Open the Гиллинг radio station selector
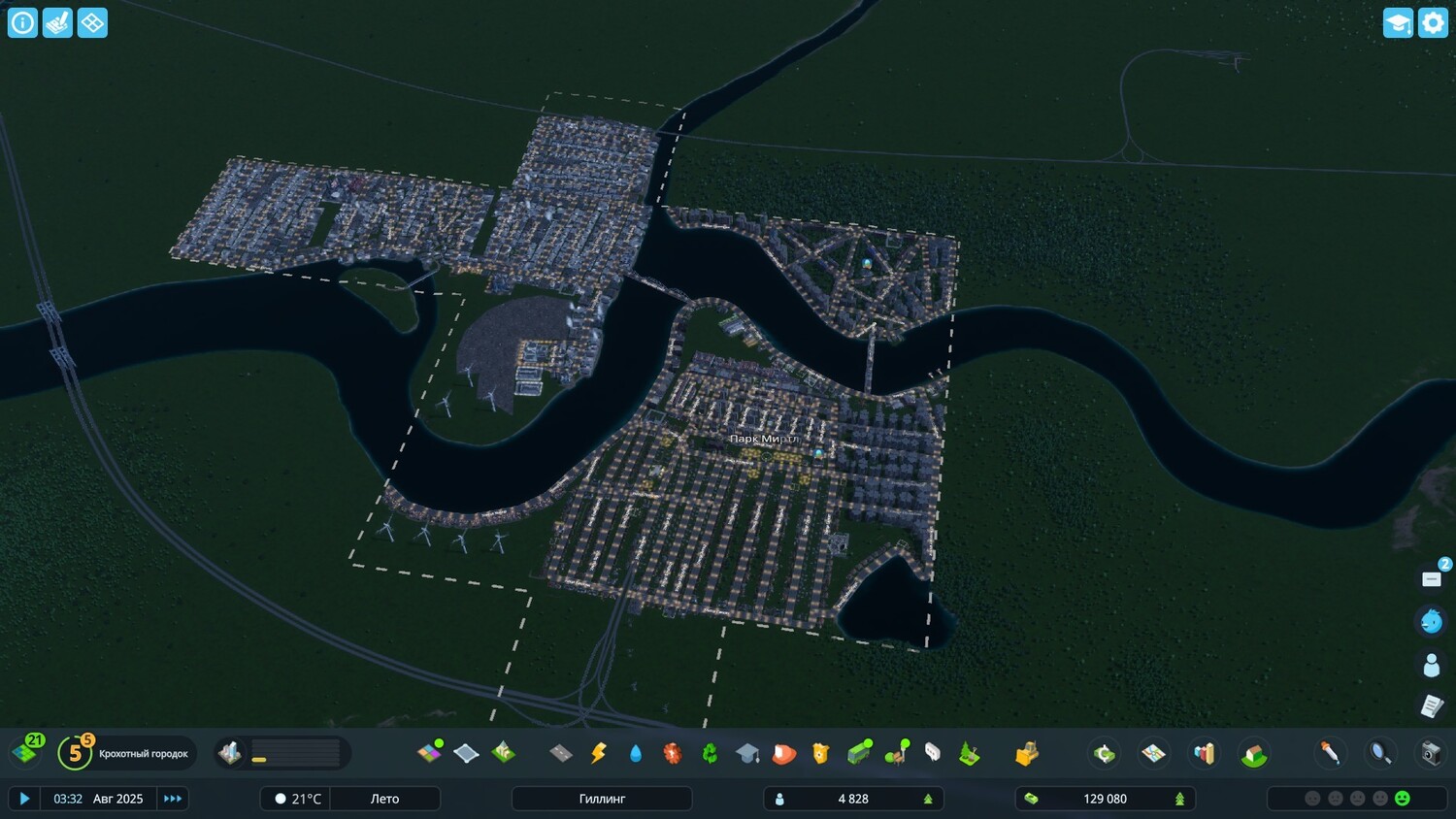 tap(602, 798)
